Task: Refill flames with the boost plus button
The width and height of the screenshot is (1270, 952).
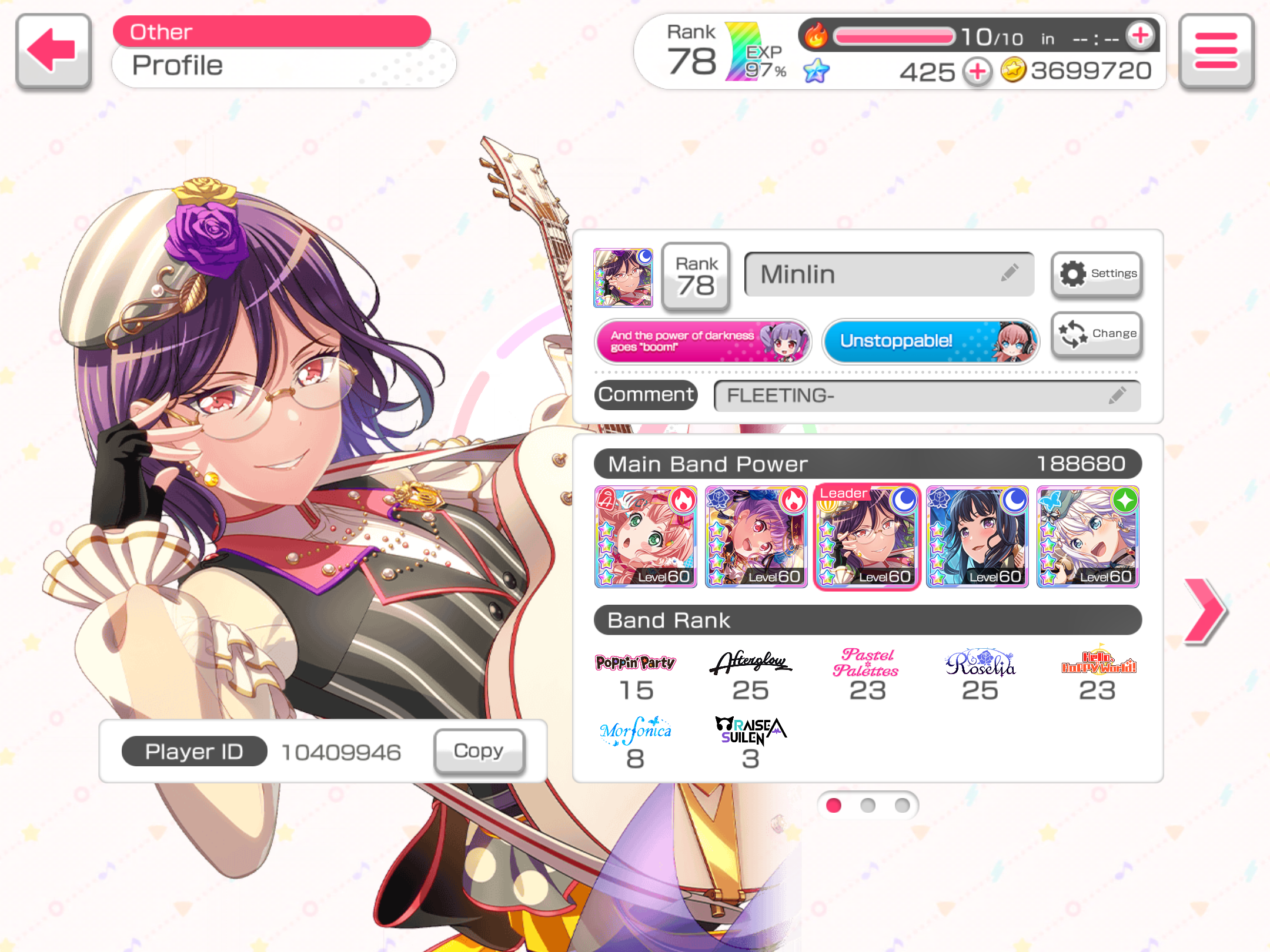Action: tap(1140, 35)
